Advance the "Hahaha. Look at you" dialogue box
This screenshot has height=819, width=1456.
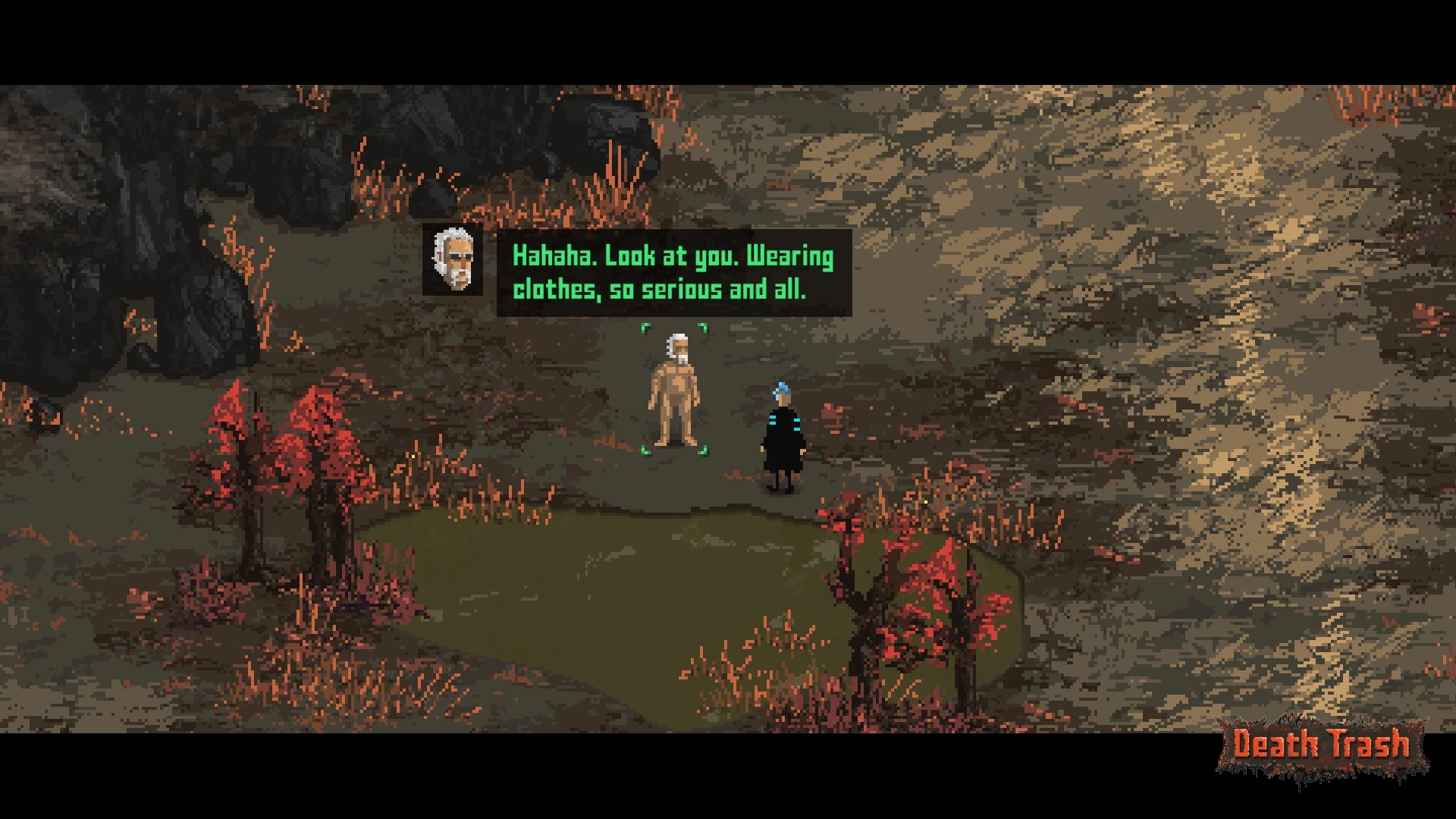point(673,273)
